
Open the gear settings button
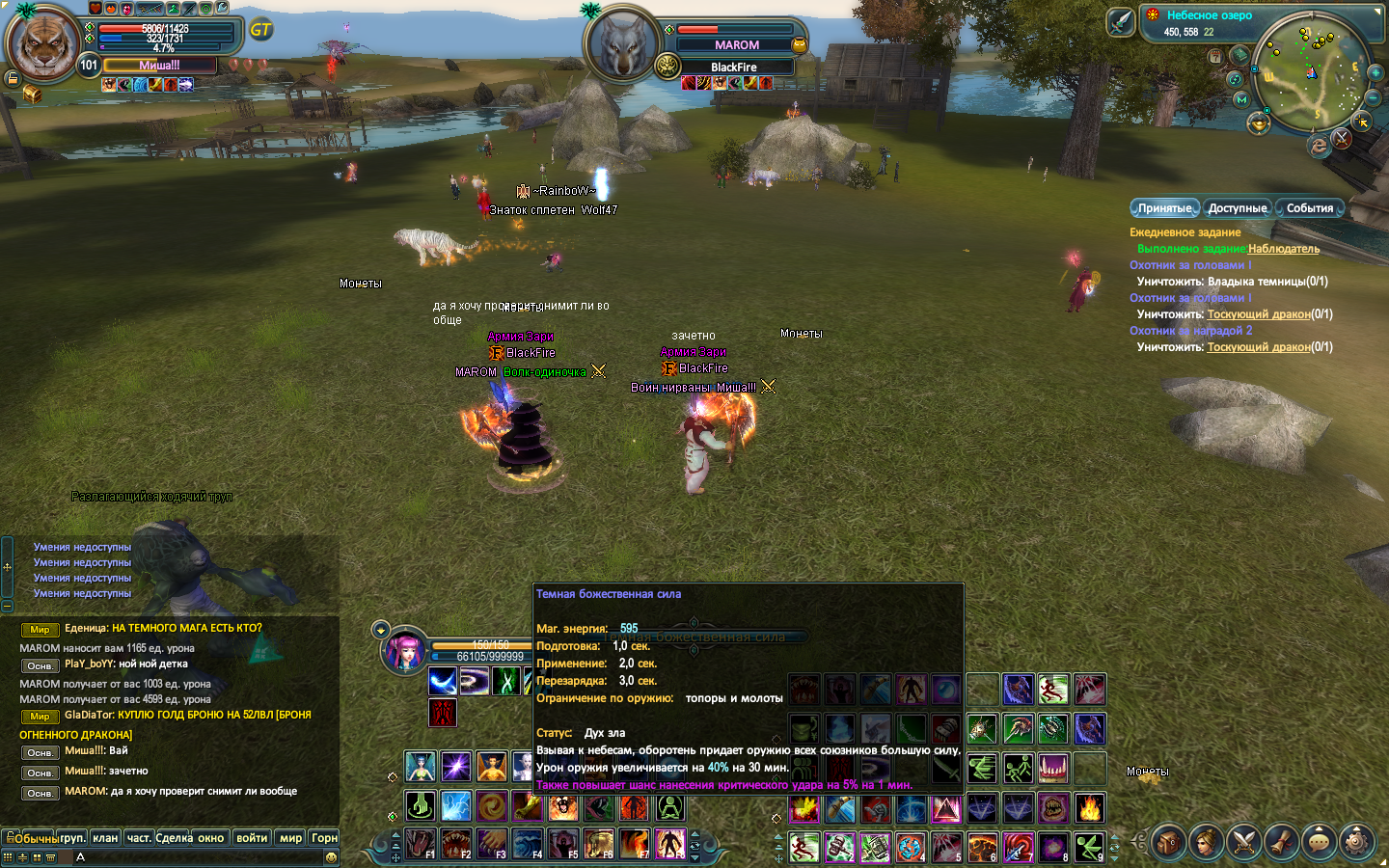coord(1356,842)
